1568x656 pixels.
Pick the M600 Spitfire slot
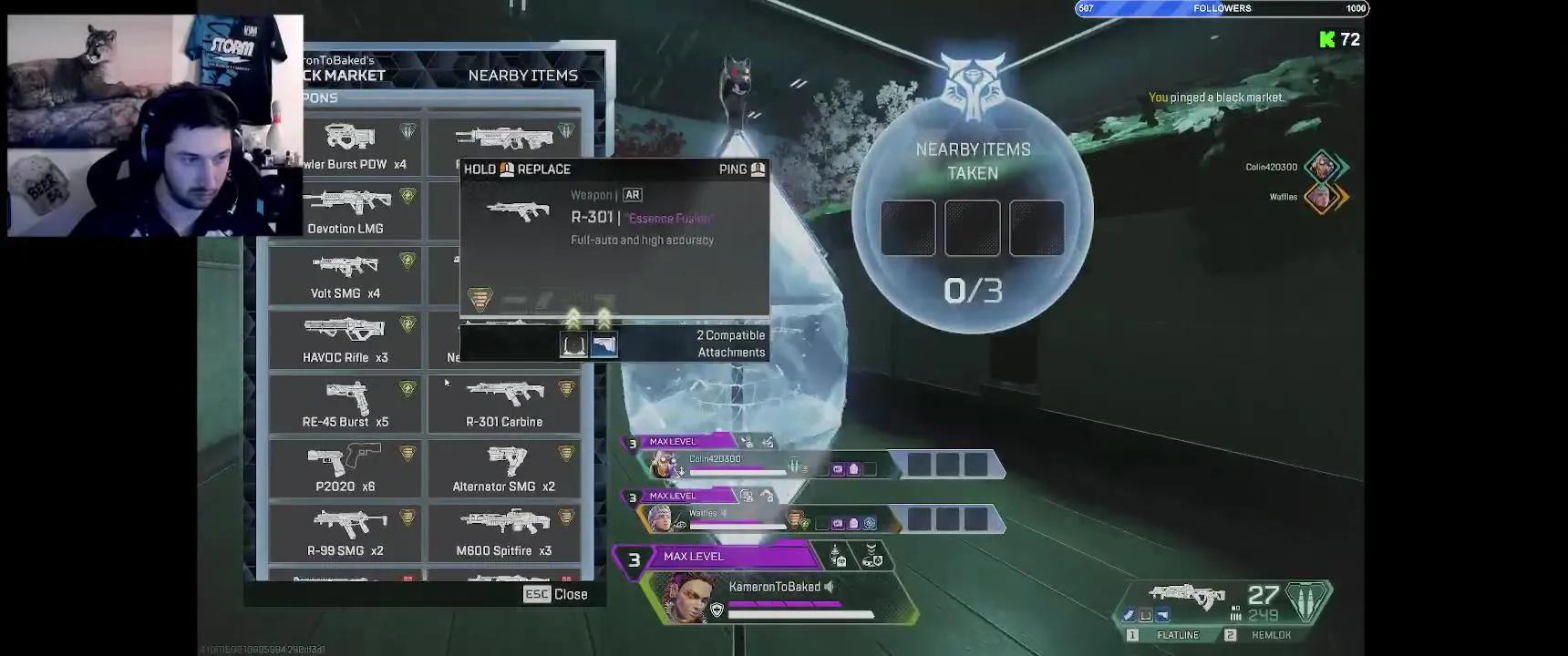click(504, 533)
